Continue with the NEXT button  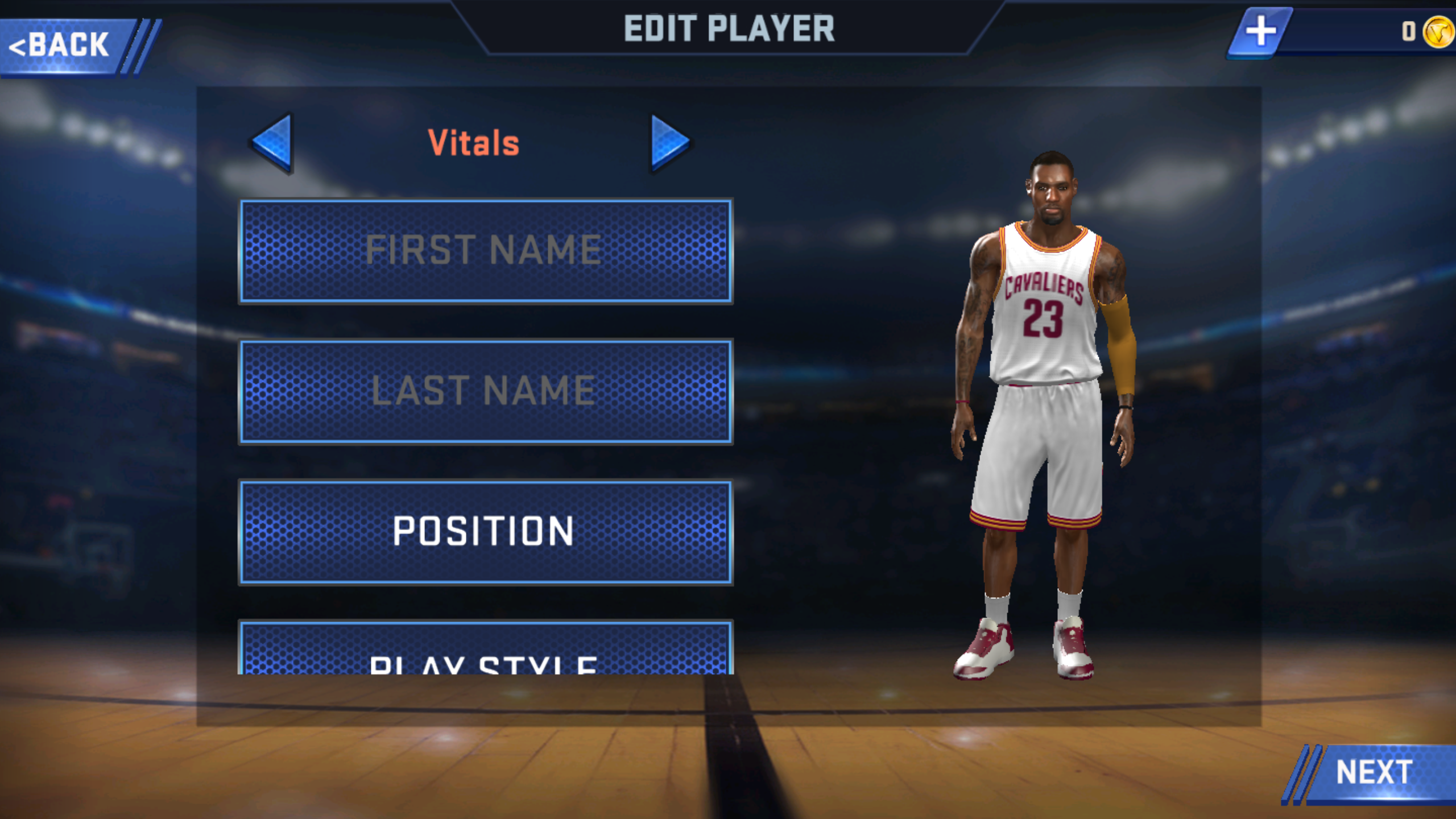point(1374,772)
